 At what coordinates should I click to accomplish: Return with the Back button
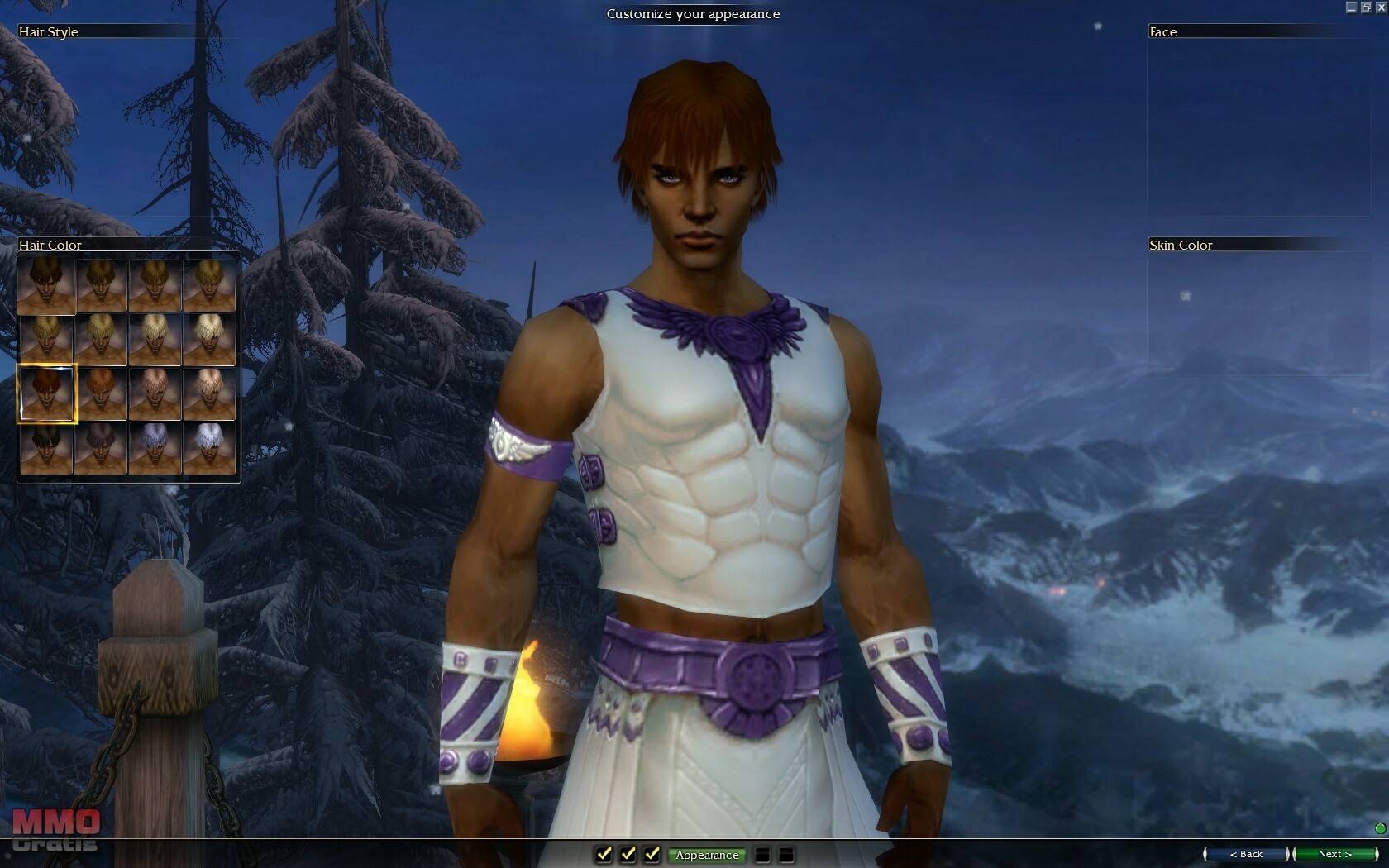pos(1246,854)
